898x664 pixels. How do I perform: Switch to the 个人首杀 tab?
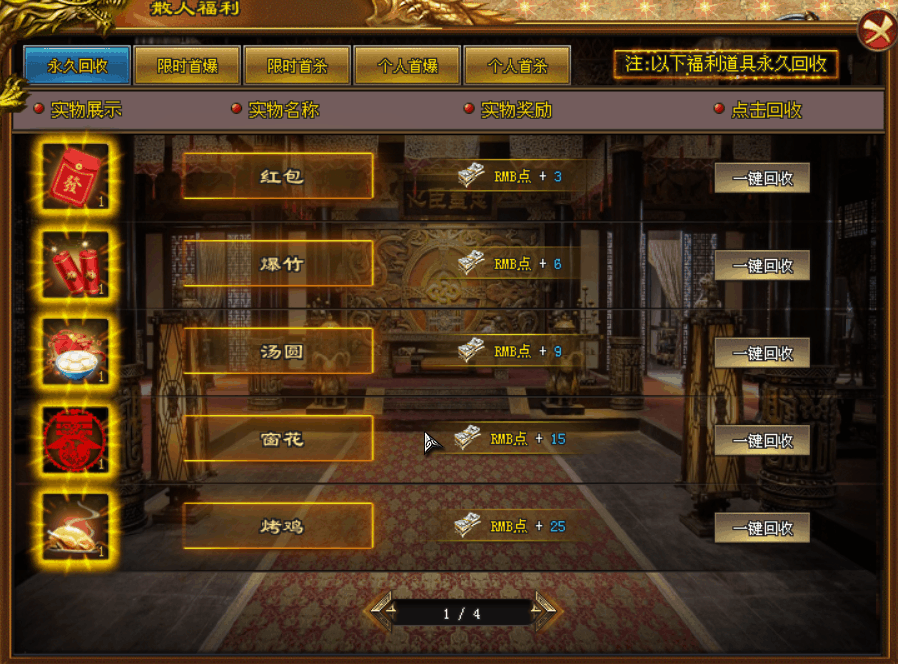click(517, 67)
